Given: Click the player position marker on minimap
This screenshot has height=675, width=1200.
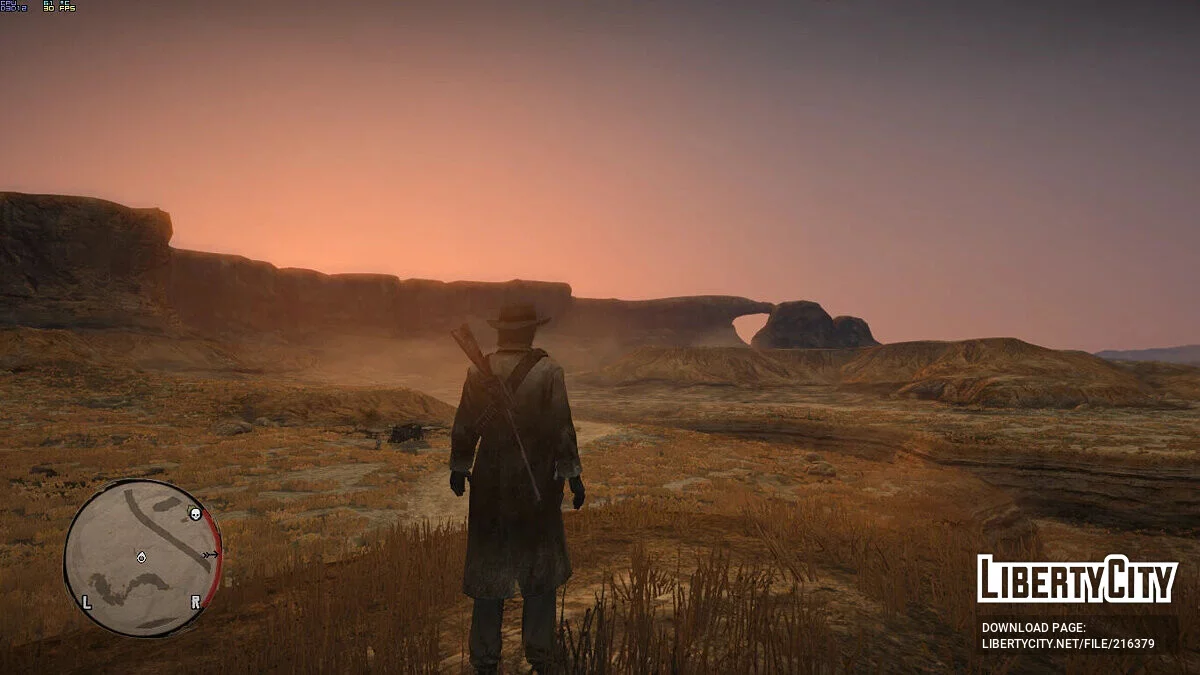Looking at the screenshot, I should pyautogui.click(x=142, y=557).
